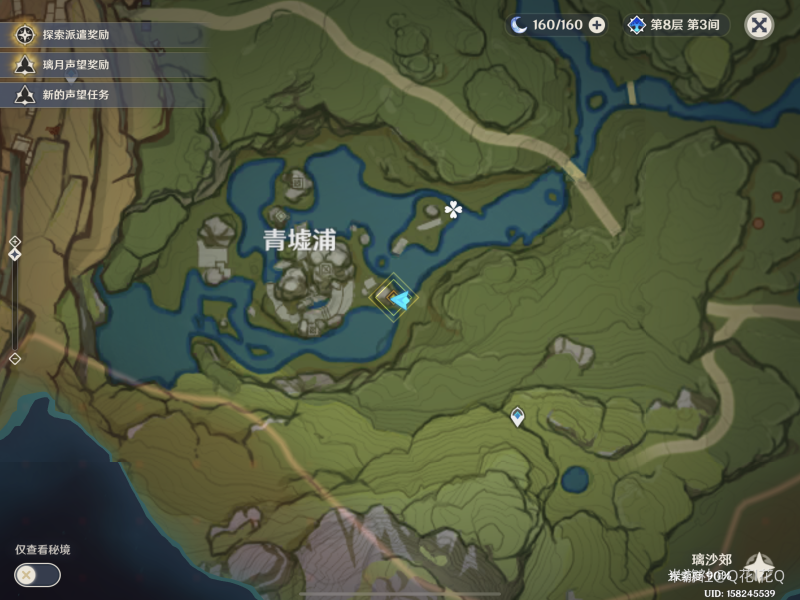This screenshot has height=600, width=800.
Task: Open the Spiral Abyss floor 8 indicator
Action: [678, 25]
